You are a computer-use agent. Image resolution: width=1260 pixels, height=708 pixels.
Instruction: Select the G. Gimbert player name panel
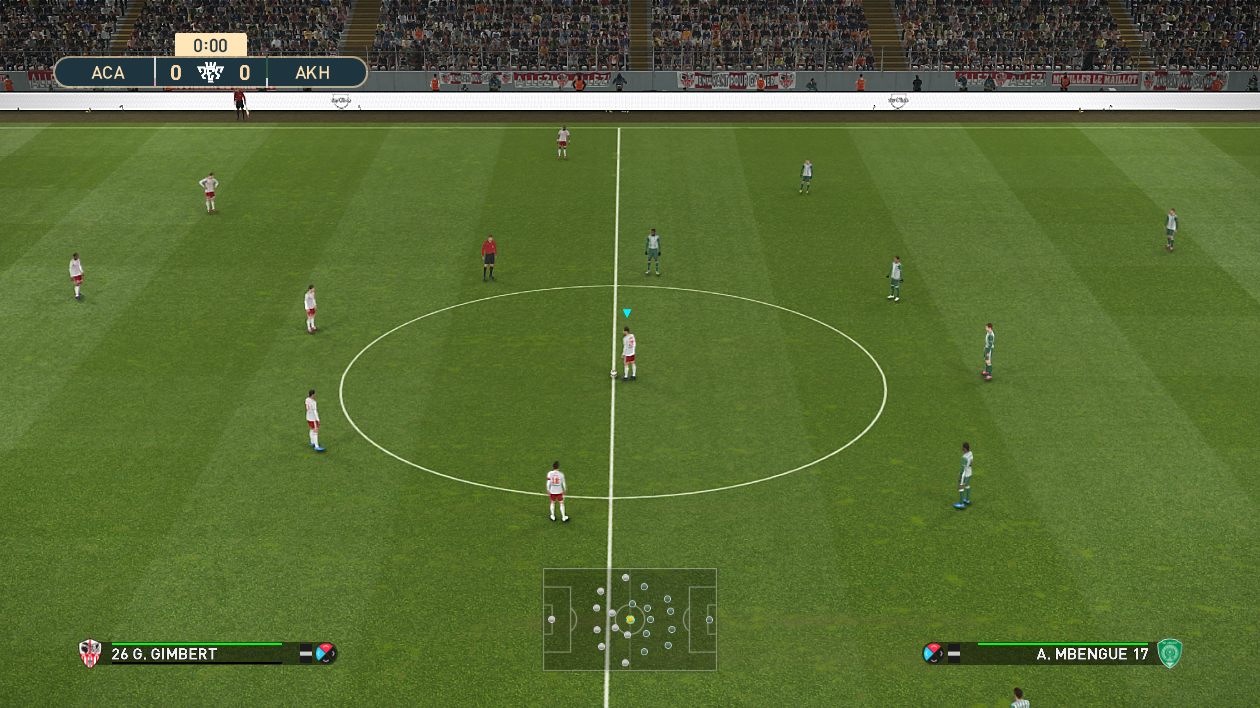click(195, 654)
